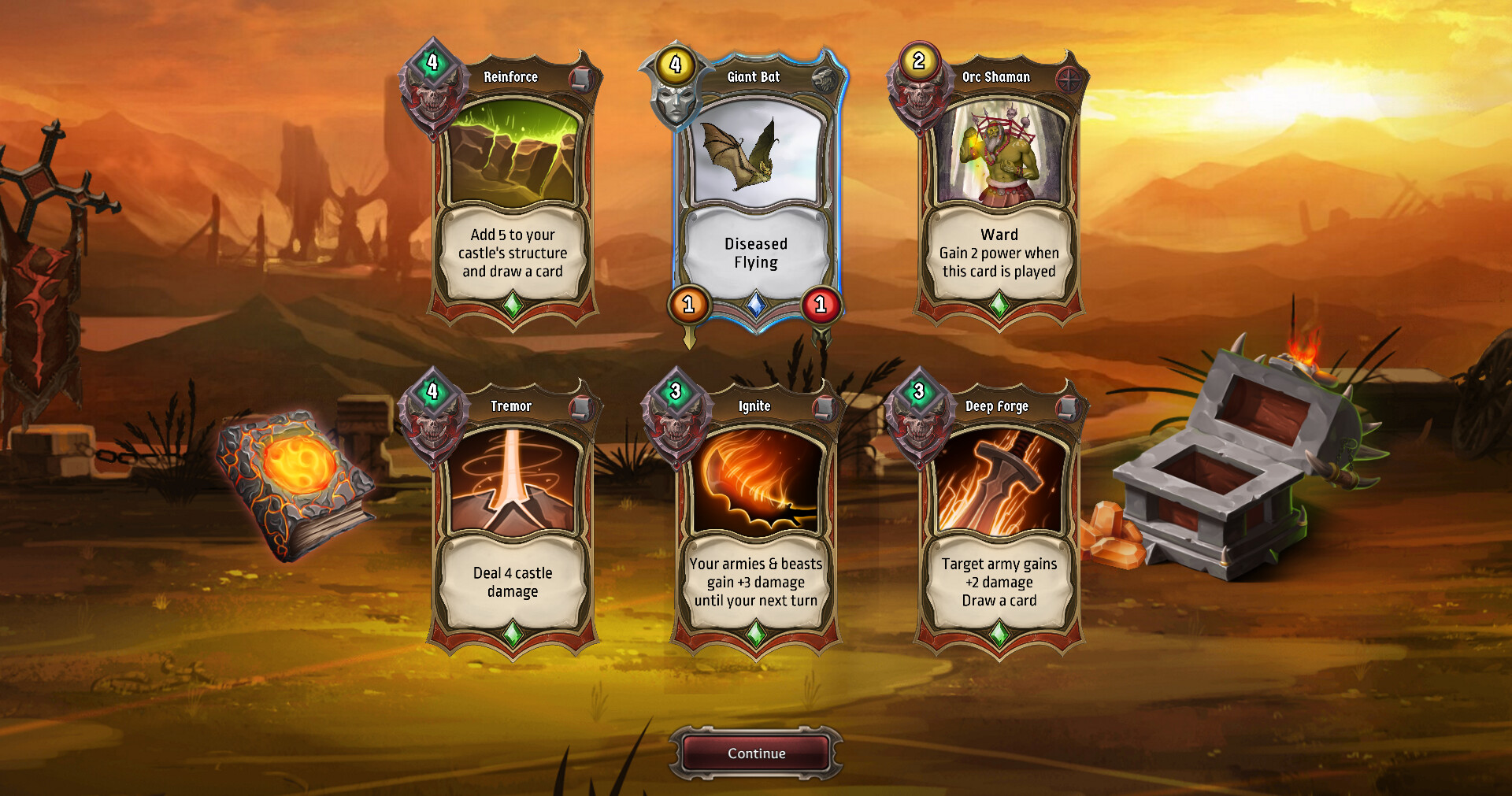The height and width of the screenshot is (796, 1512).
Task: Click the glowing spellbook beside the cards
Action: [x=298, y=472]
